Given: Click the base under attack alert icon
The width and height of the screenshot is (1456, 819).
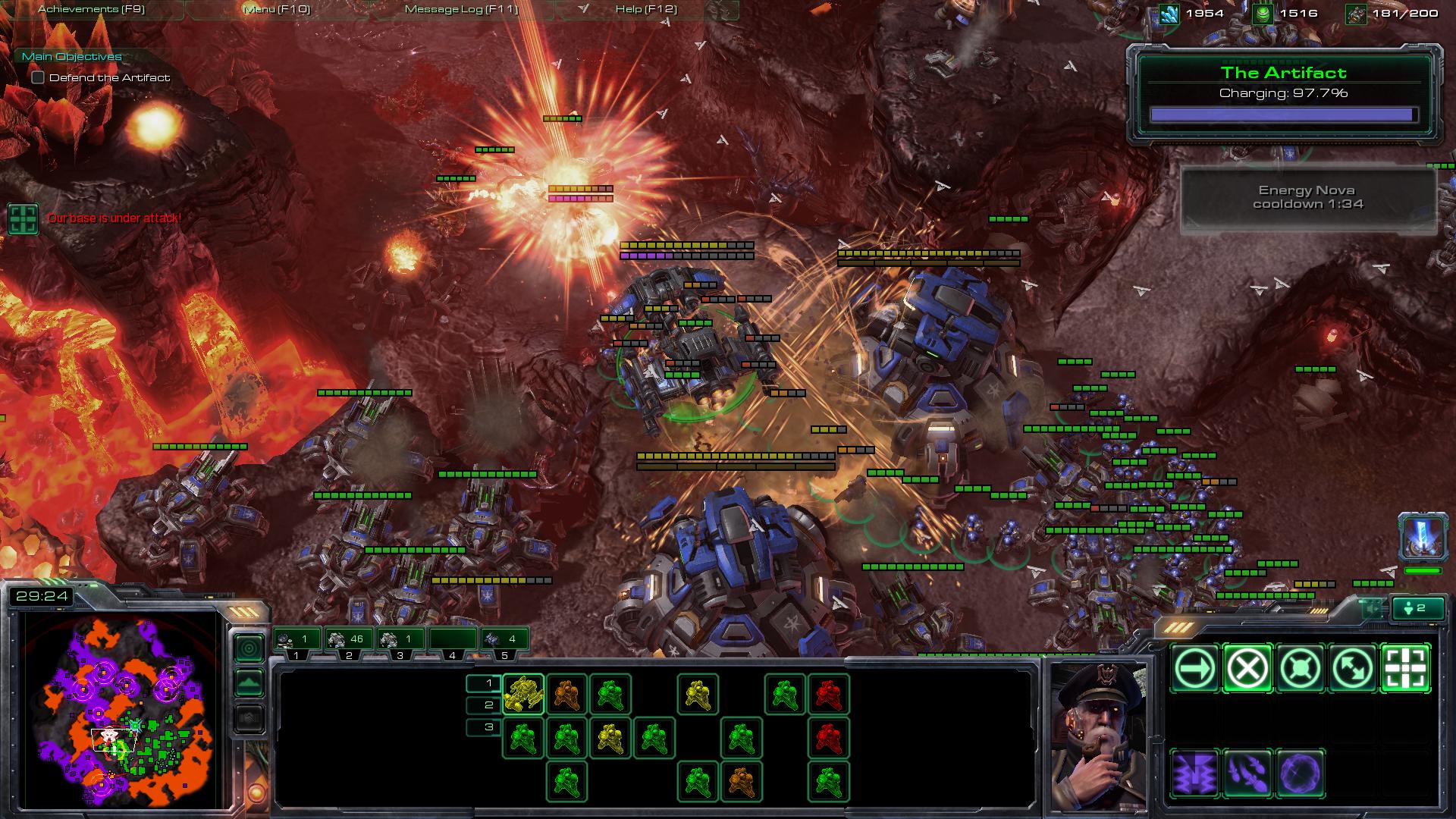Looking at the screenshot, I should click(x=23, y=218).
